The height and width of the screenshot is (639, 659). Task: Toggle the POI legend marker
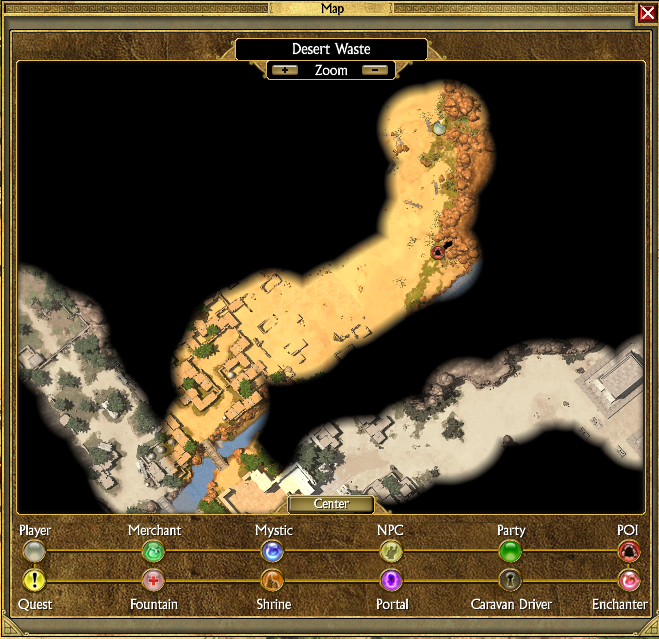tap(628, 551)
